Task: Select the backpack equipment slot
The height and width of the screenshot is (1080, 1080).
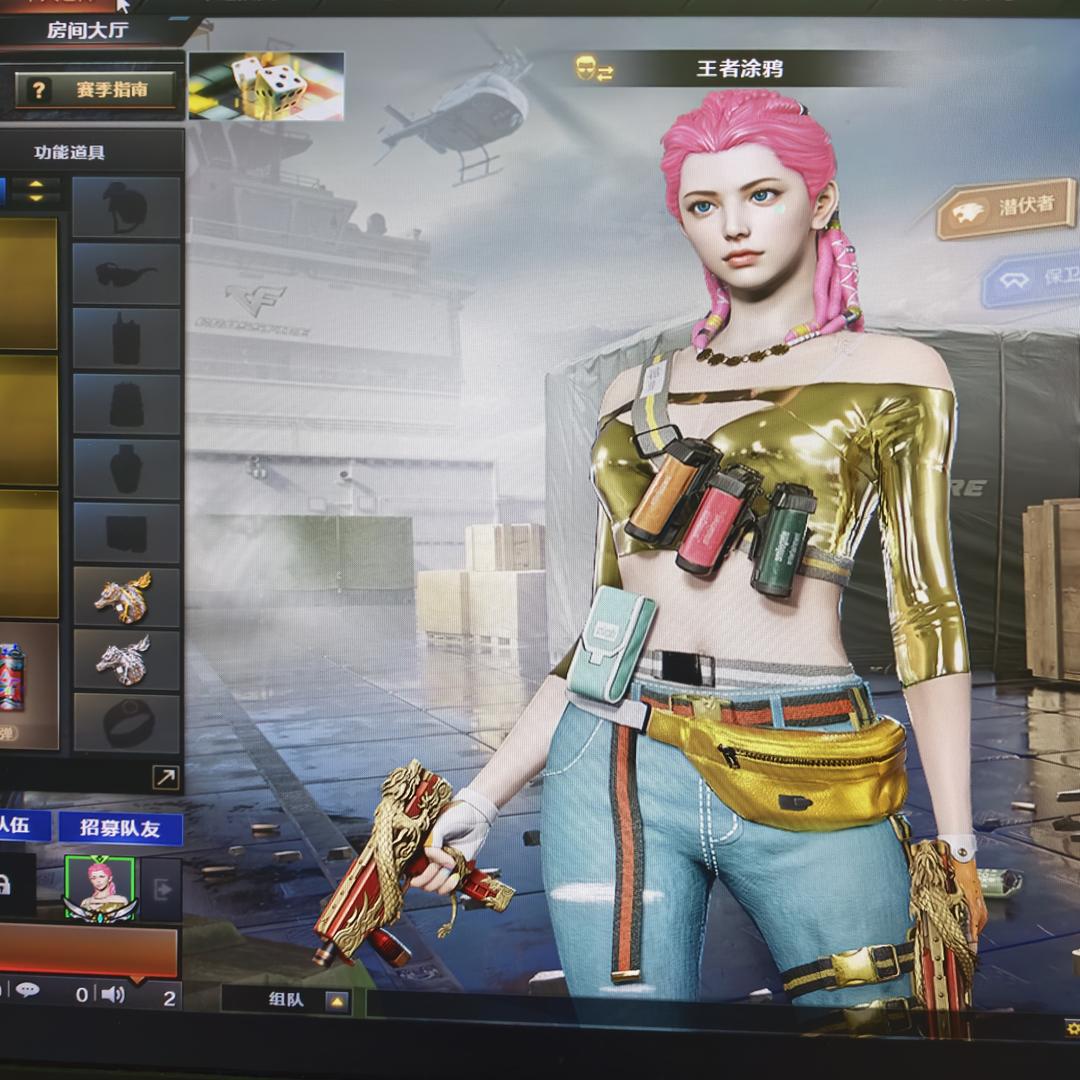Action: (126, 403)
